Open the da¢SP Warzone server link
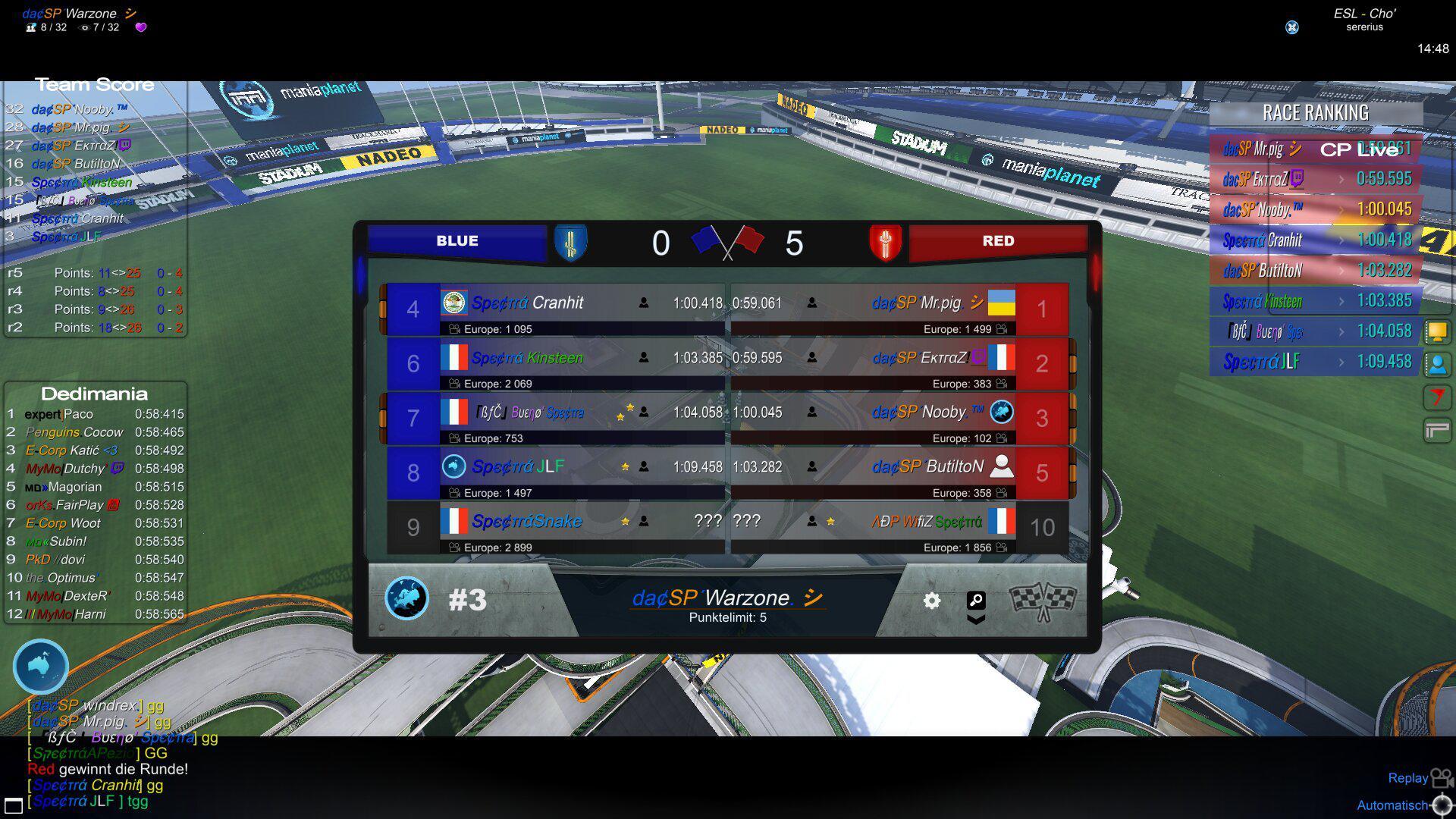This screenshot has width=1456, height=819. pos(726,598)
